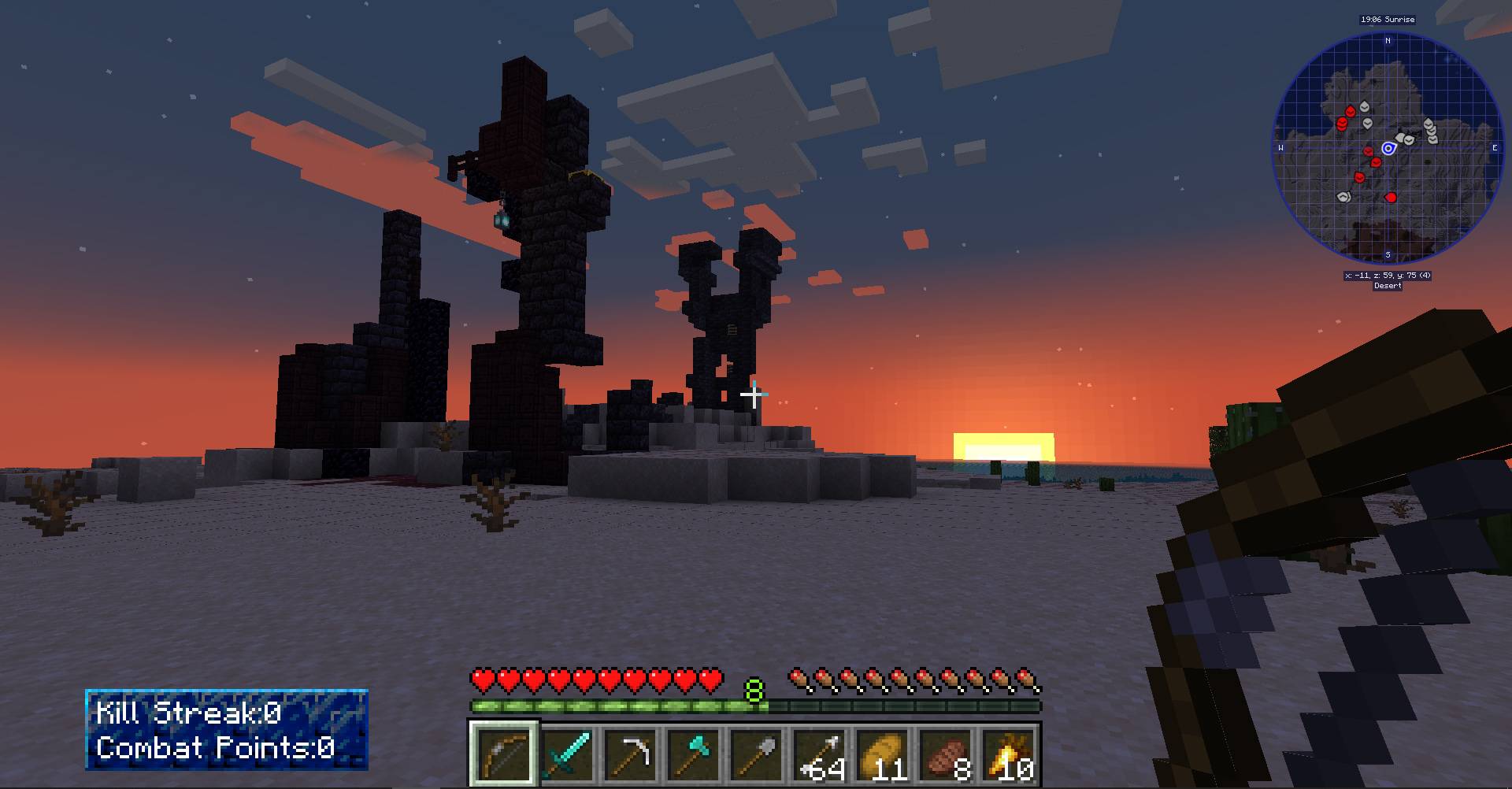Click the coordinates readout below the minimap
The width and height of the screenshot is (1512, 789).
[x=1388, y=276]
